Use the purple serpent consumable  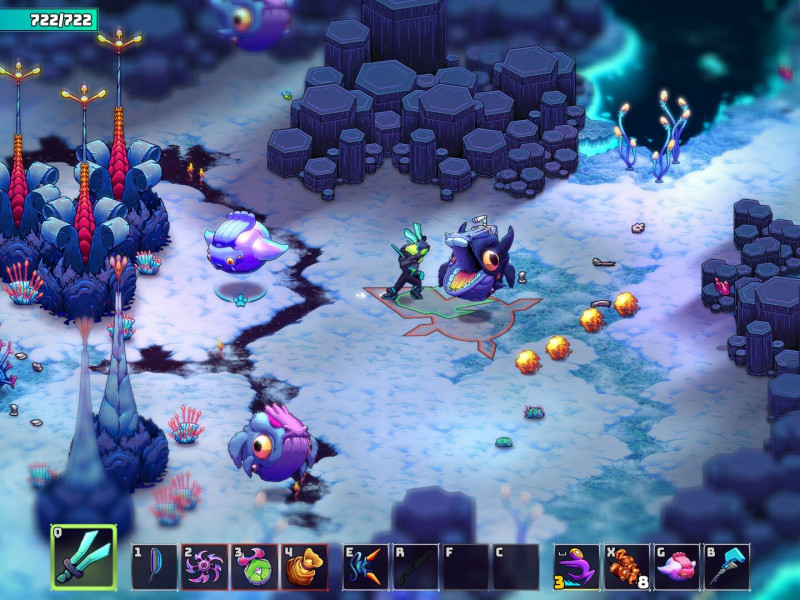[578, 566]
